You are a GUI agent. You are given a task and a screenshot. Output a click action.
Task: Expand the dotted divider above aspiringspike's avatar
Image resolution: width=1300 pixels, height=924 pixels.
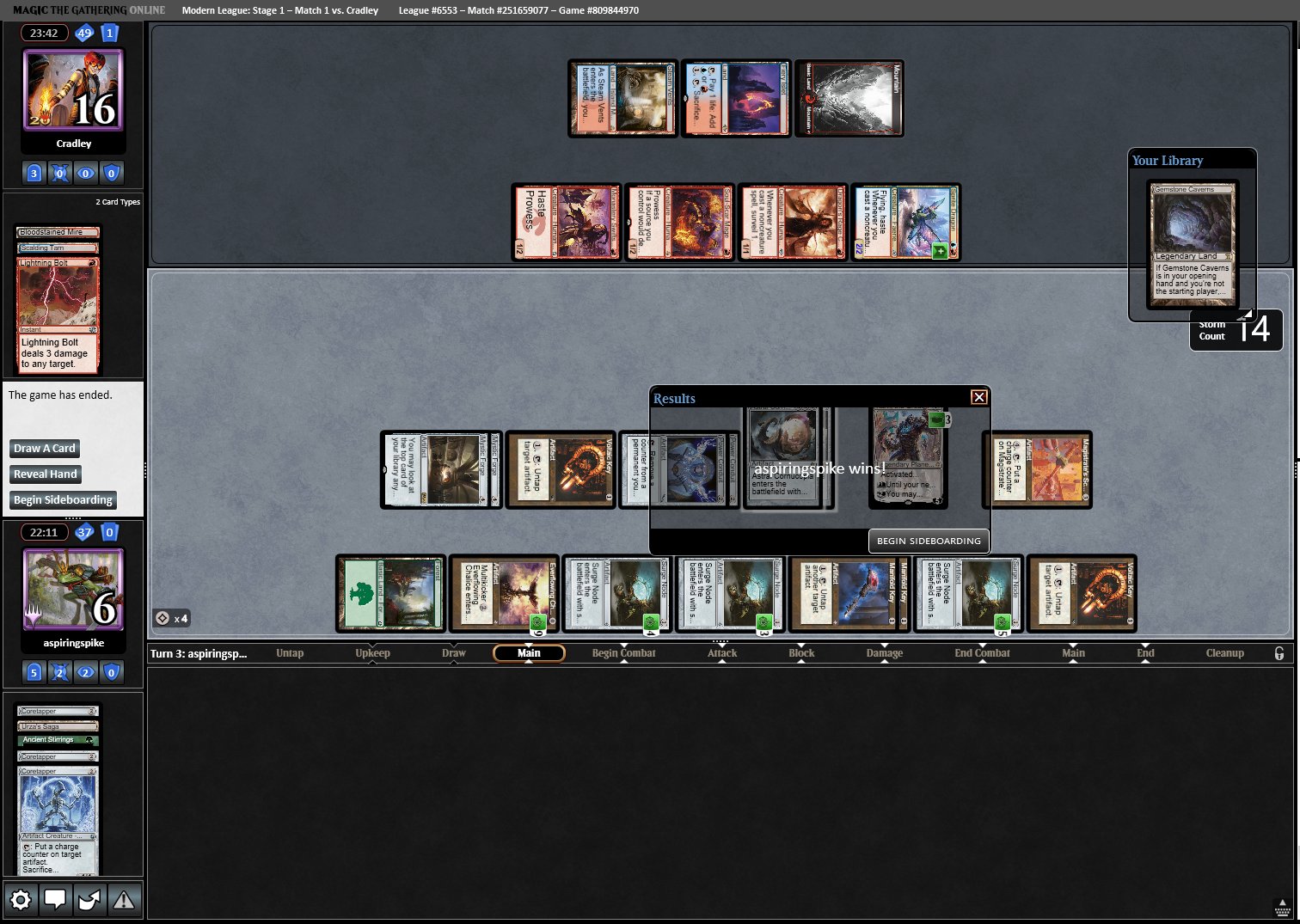[x=73, y=517]
